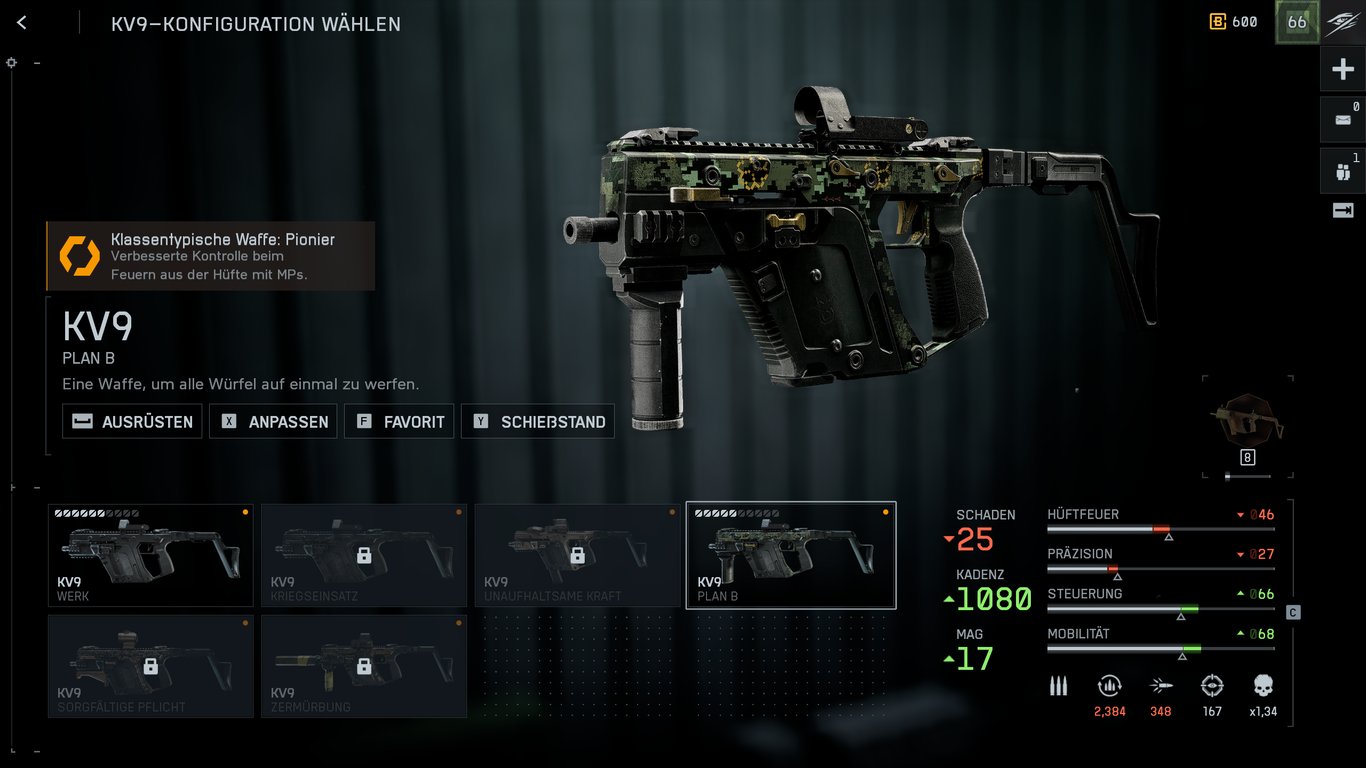Click the back arrow next to the title
The image size is (1366, 768).
[21, 22]
